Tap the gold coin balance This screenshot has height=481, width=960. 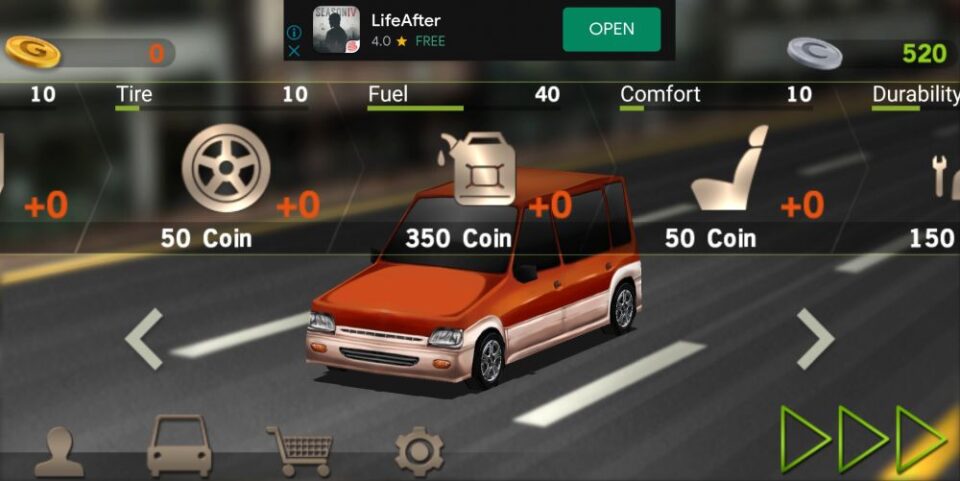(x=88, y=53)
